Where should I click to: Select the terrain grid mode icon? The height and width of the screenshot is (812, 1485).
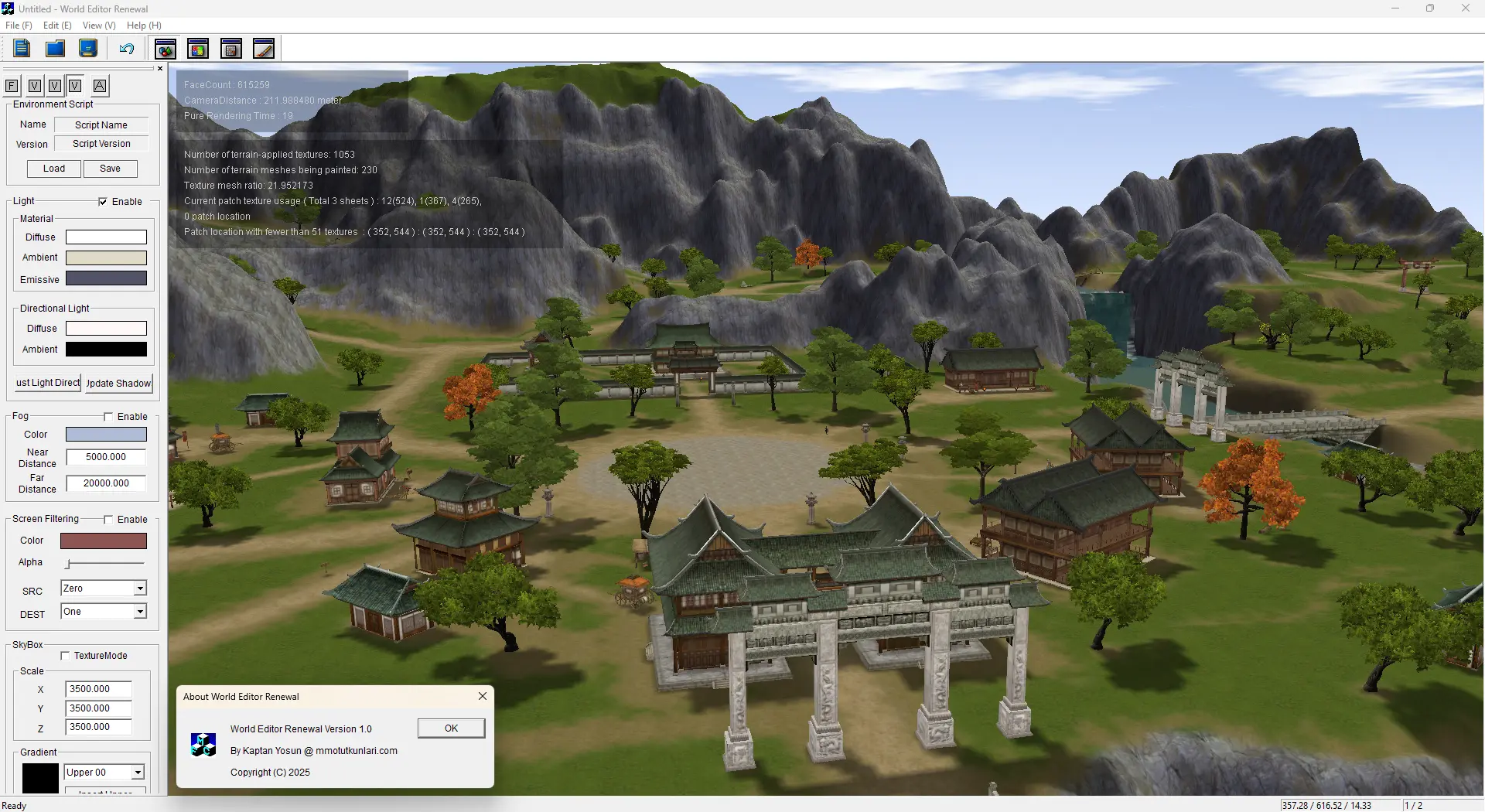click(x=231, y=48)
